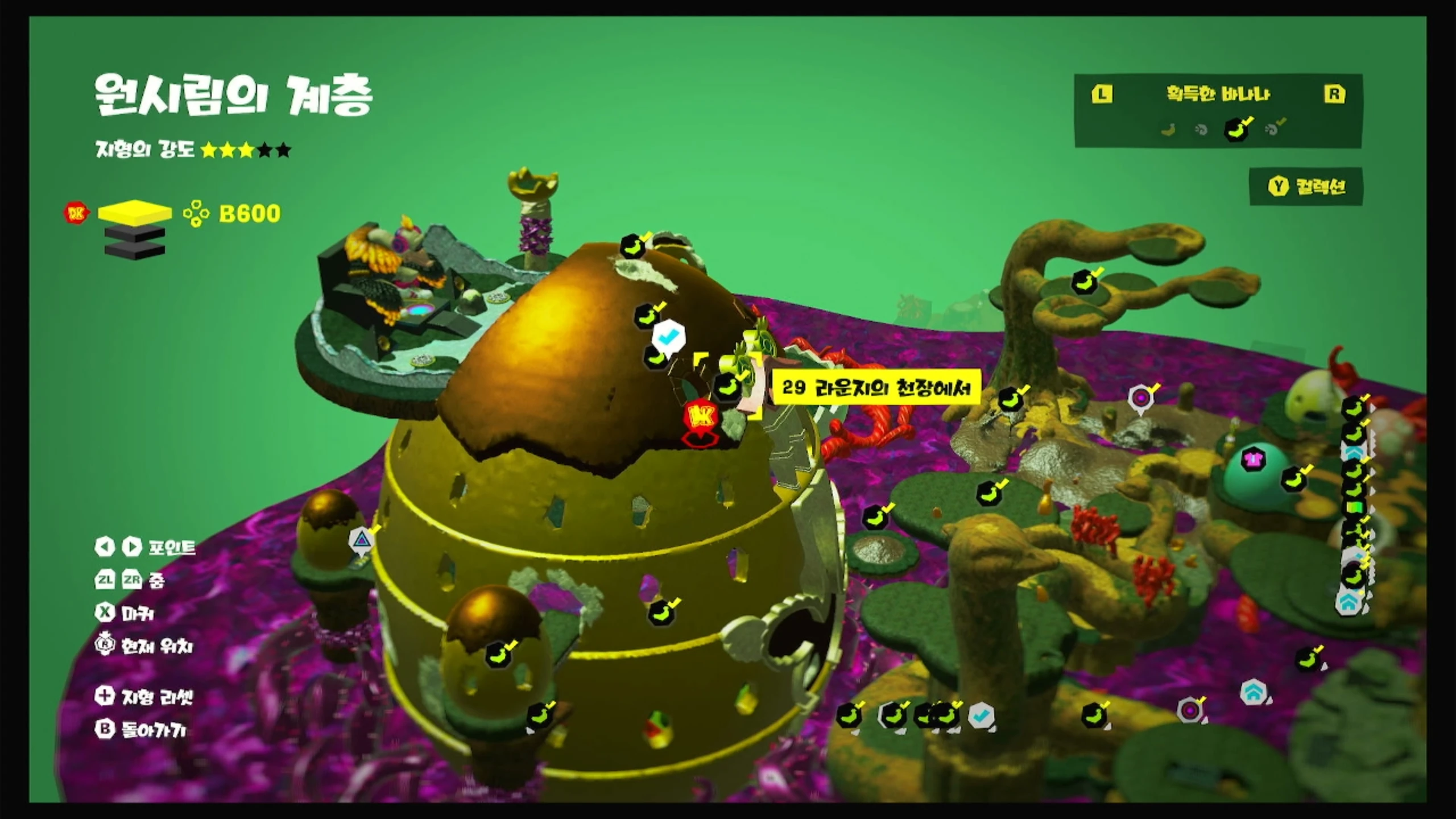Pick the pink shirt shop marker

(x=1252, y=458)
